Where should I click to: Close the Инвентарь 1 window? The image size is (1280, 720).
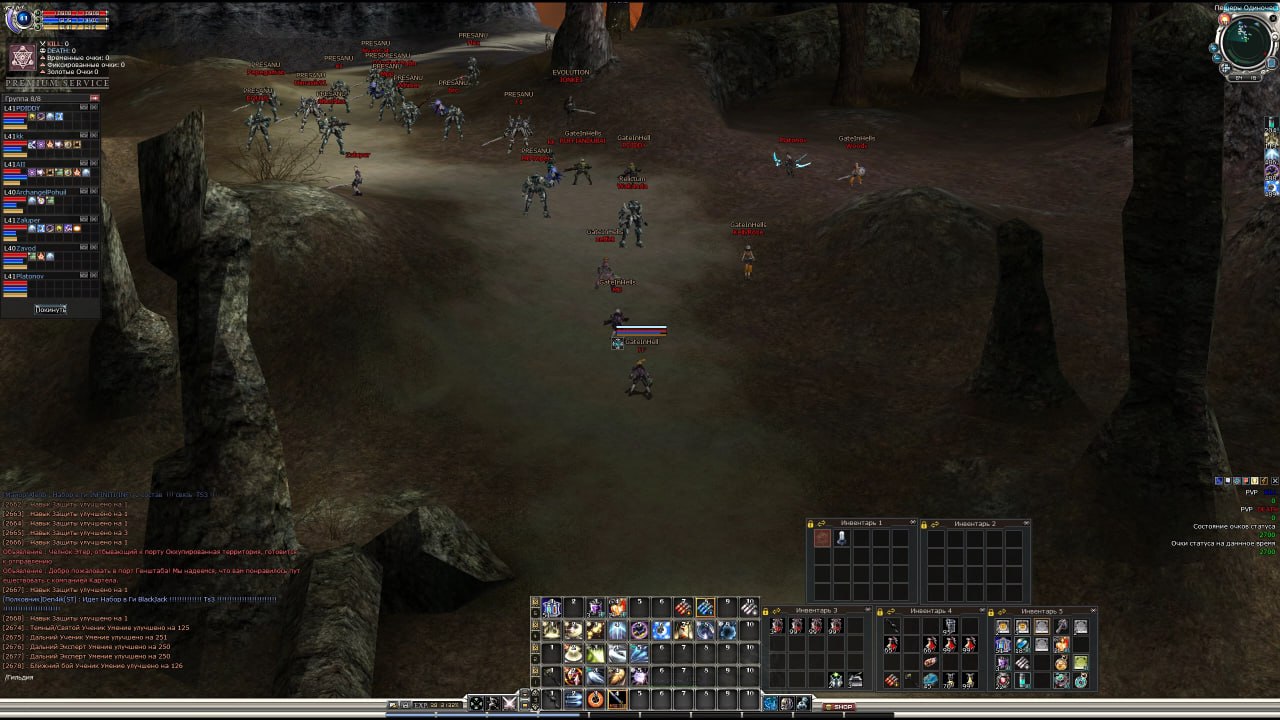pos(912,523)
